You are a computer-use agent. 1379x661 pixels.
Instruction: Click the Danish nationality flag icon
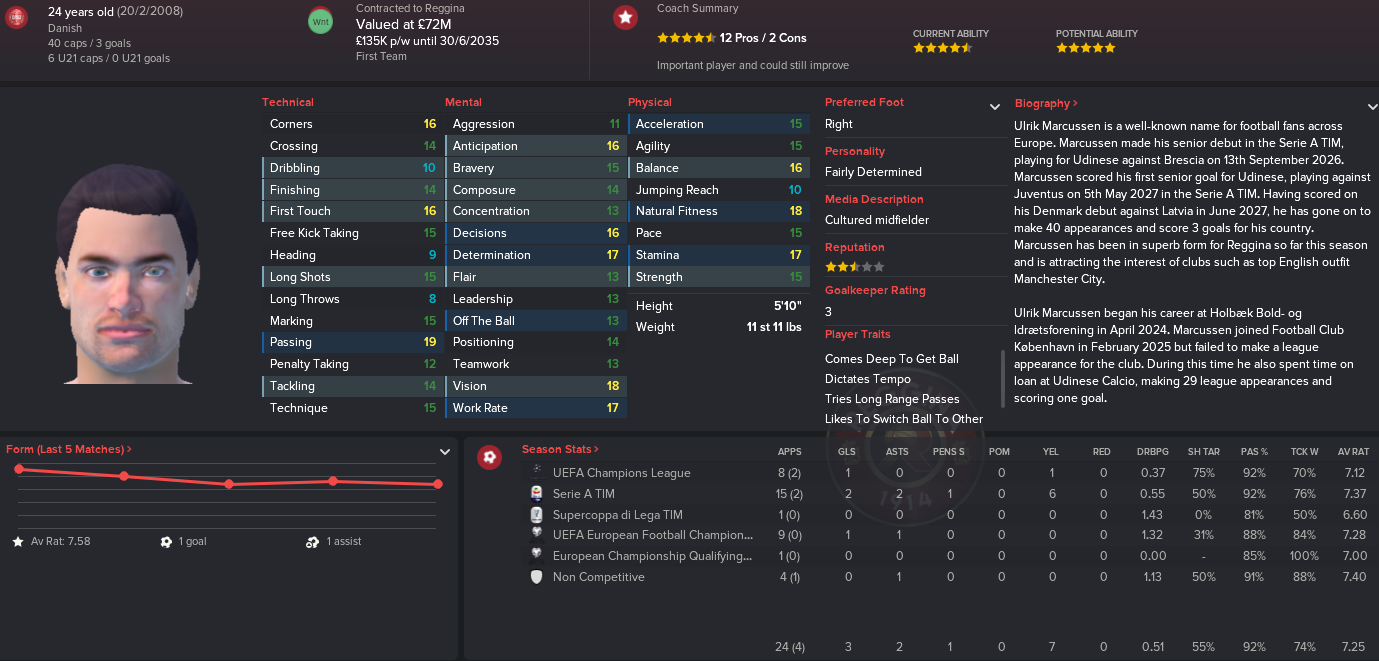(x=17, y=18)
